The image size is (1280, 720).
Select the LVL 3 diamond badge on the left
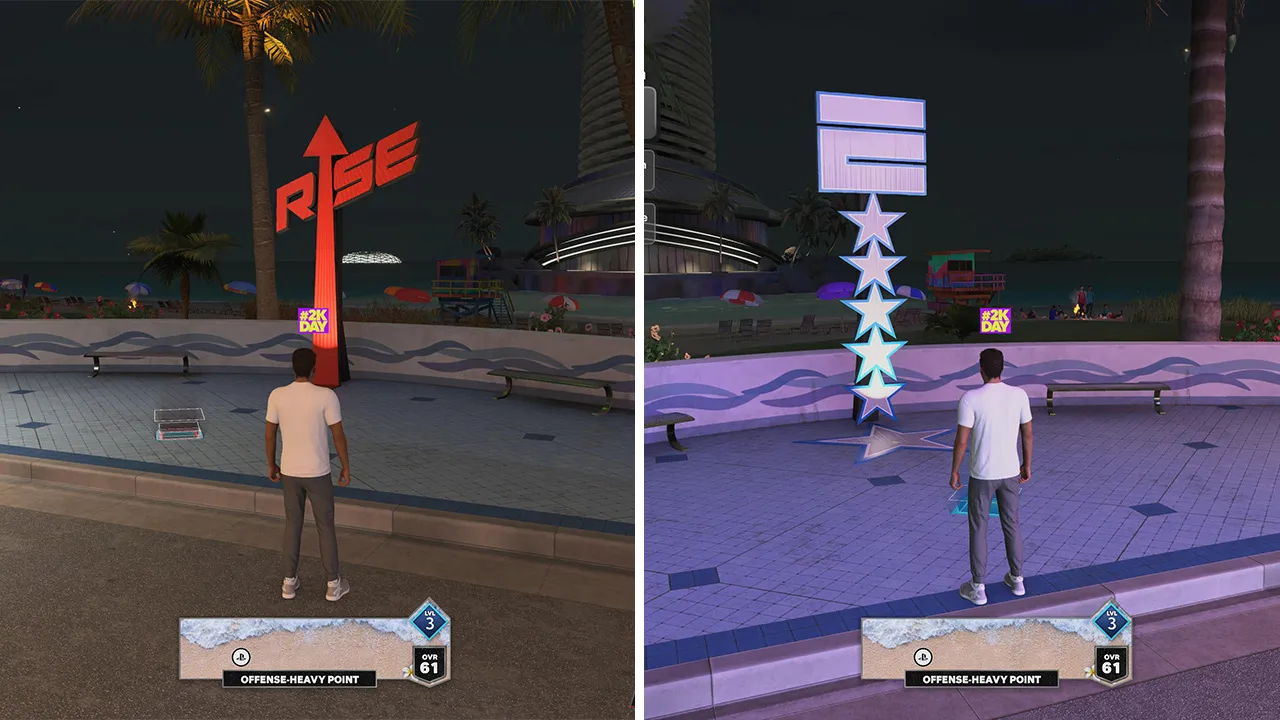click(429, 623)
